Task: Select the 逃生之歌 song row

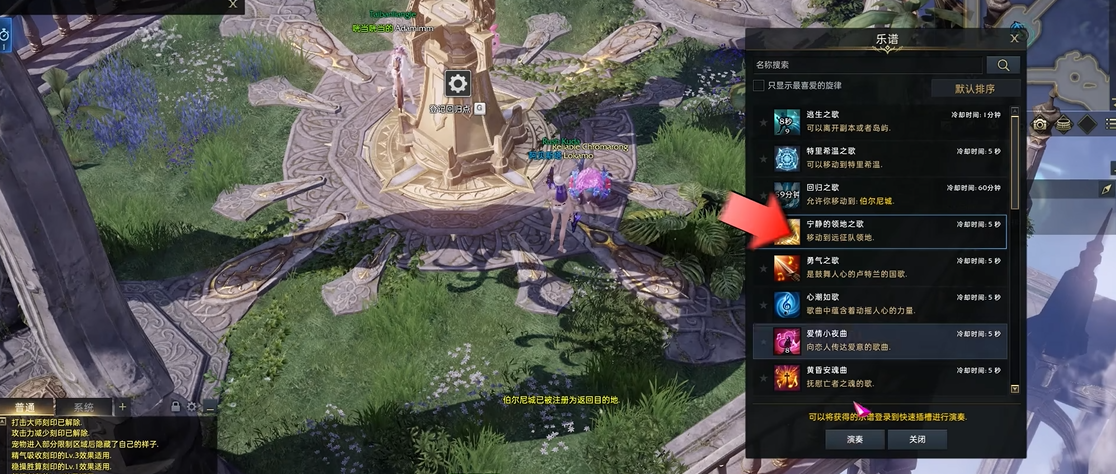Action: point(880,122)
